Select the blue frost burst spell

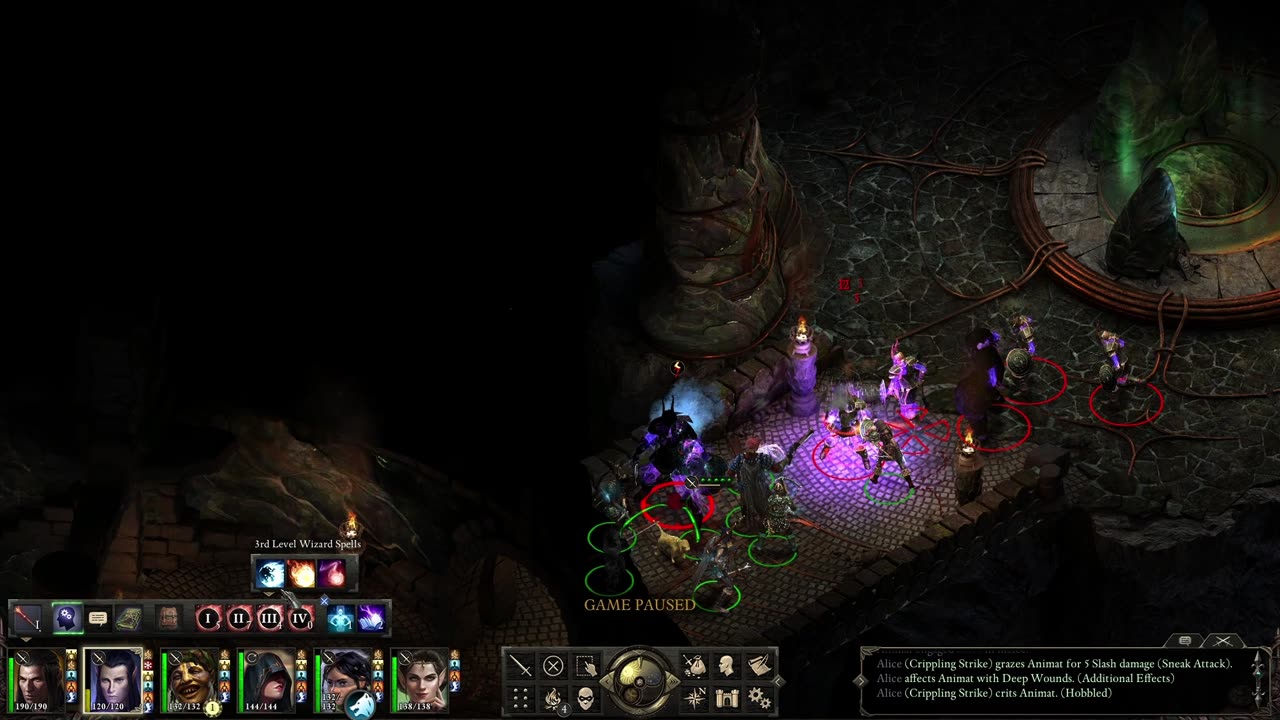270,574
